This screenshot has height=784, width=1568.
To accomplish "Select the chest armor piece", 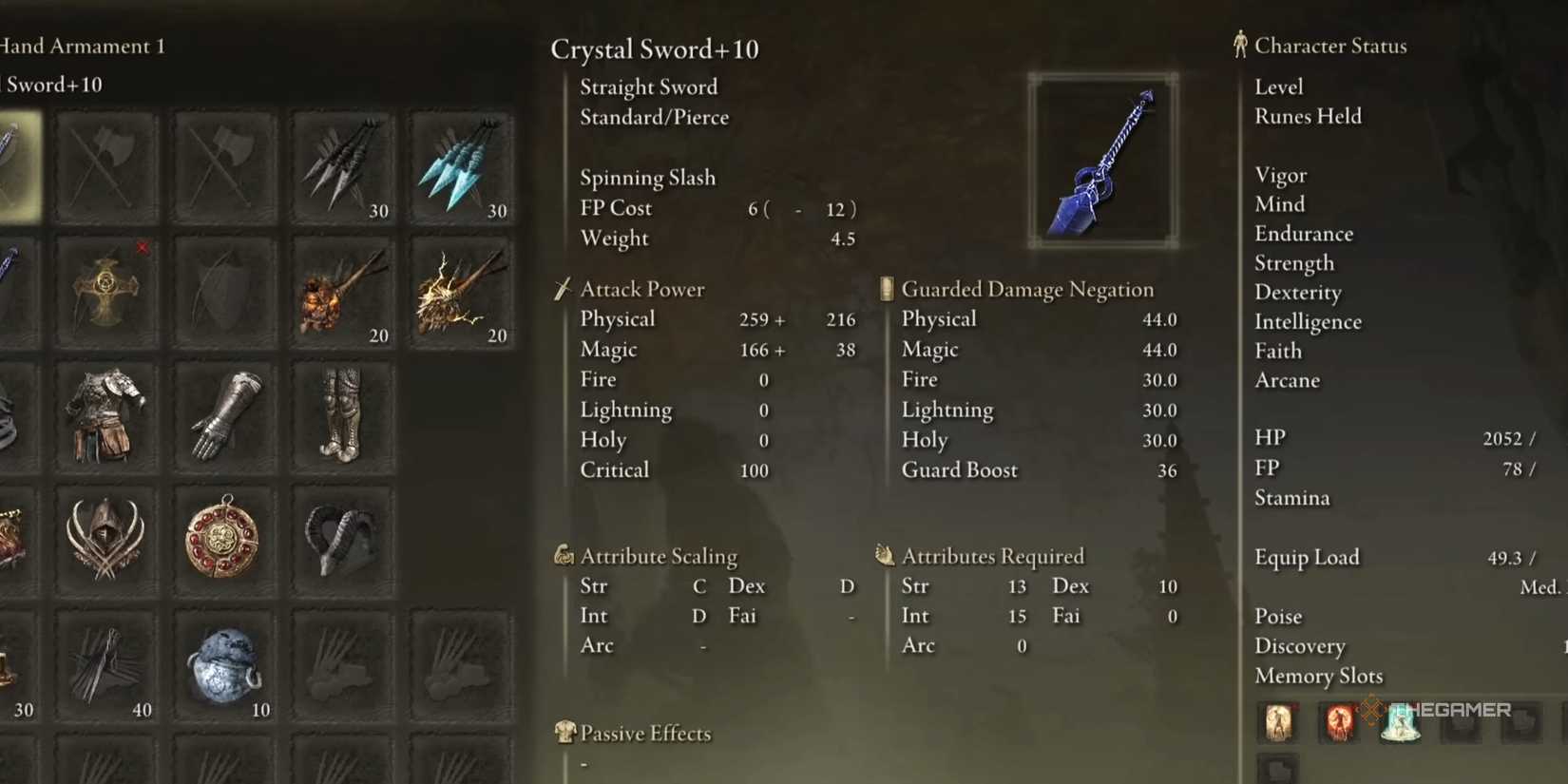I will pyautogui.click(x=106, y=415).
